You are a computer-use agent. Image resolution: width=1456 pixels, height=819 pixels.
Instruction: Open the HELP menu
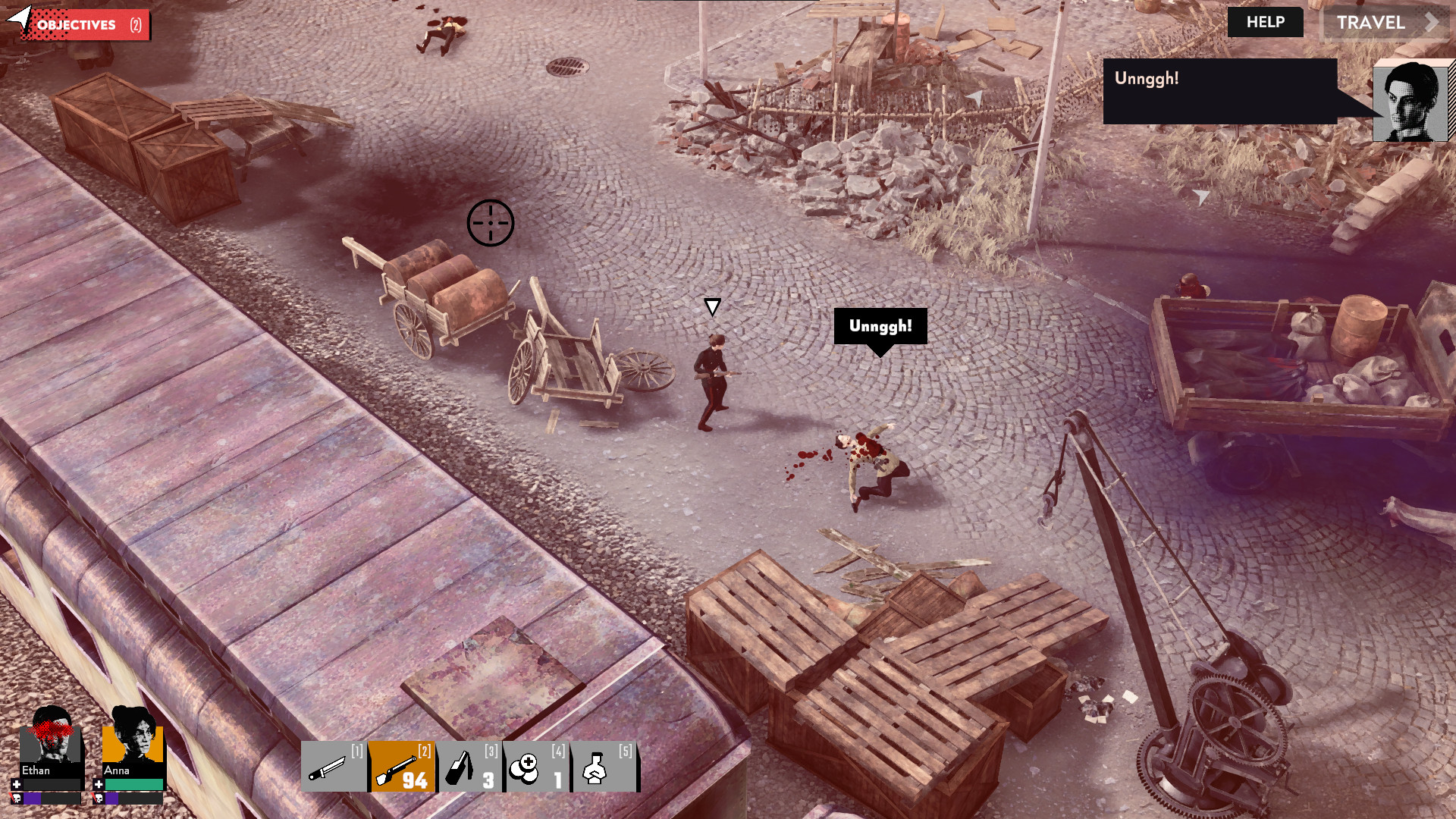click(1264, 22)
